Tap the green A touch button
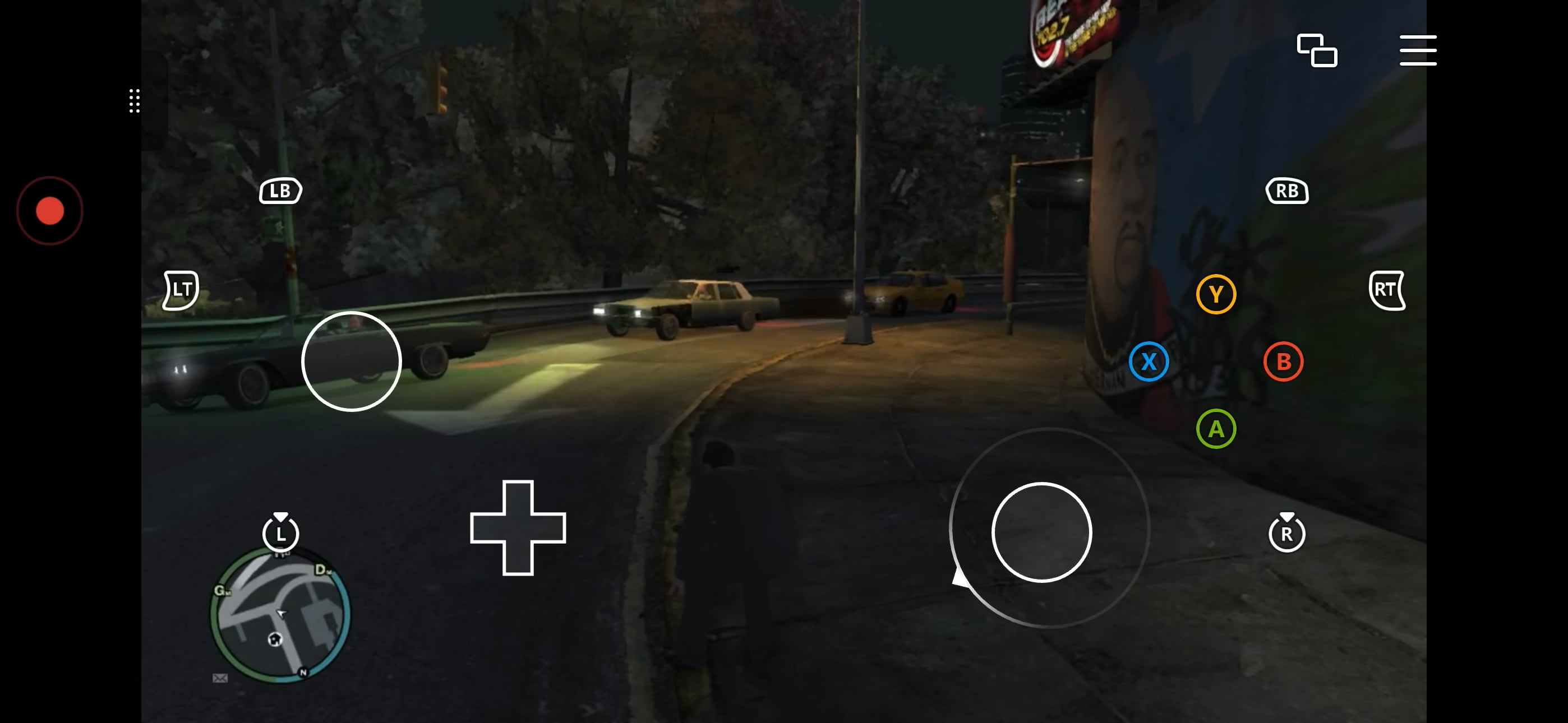 (1216, 429)
